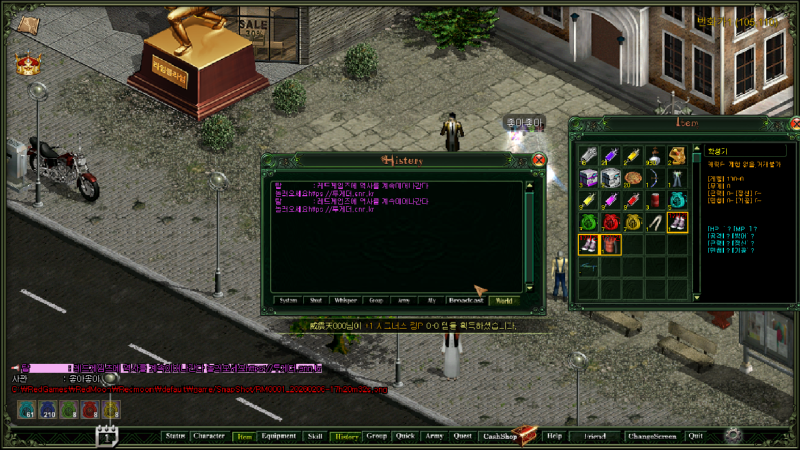Show the World chat tab
The image size is (800, 450).
coord(503,299)
